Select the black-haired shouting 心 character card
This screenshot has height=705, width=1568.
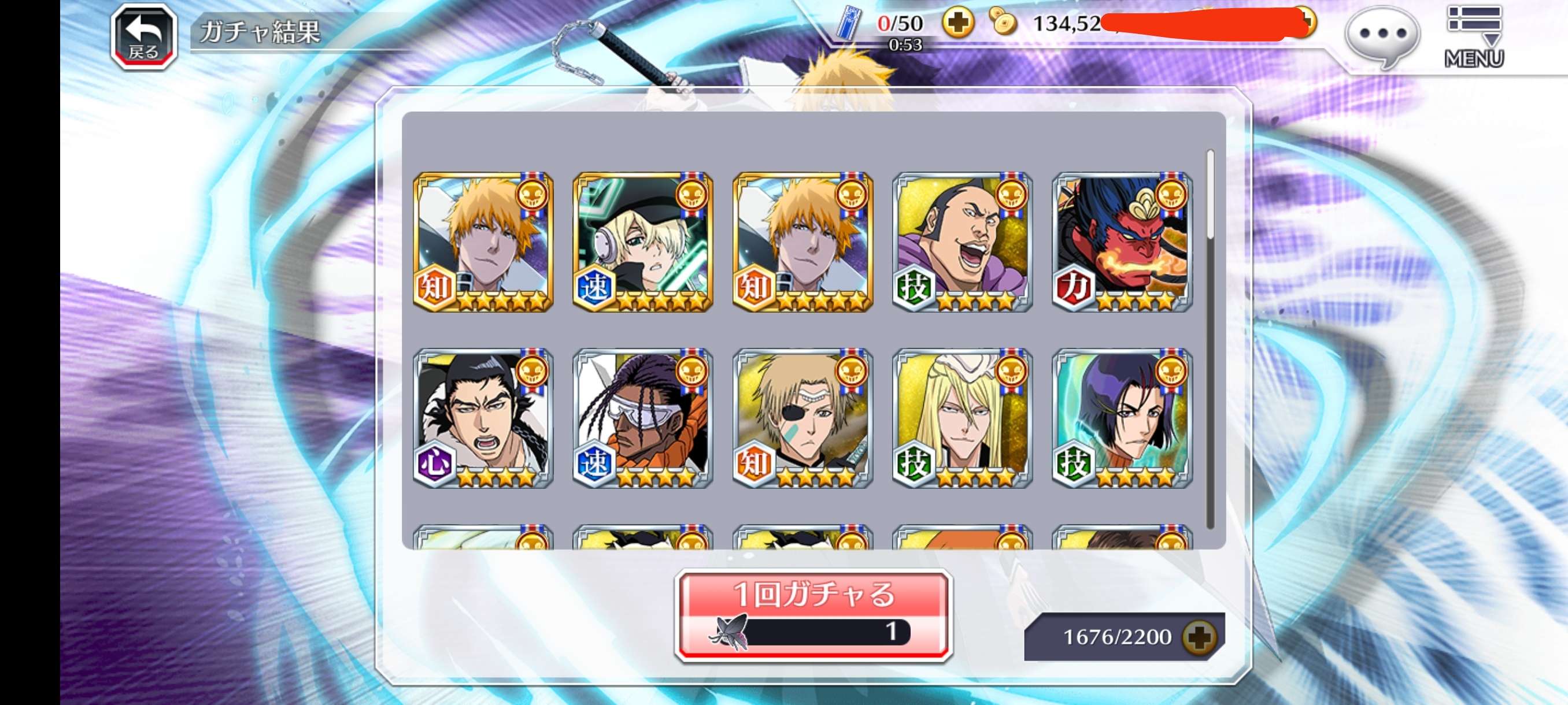(x=483, y=418)
